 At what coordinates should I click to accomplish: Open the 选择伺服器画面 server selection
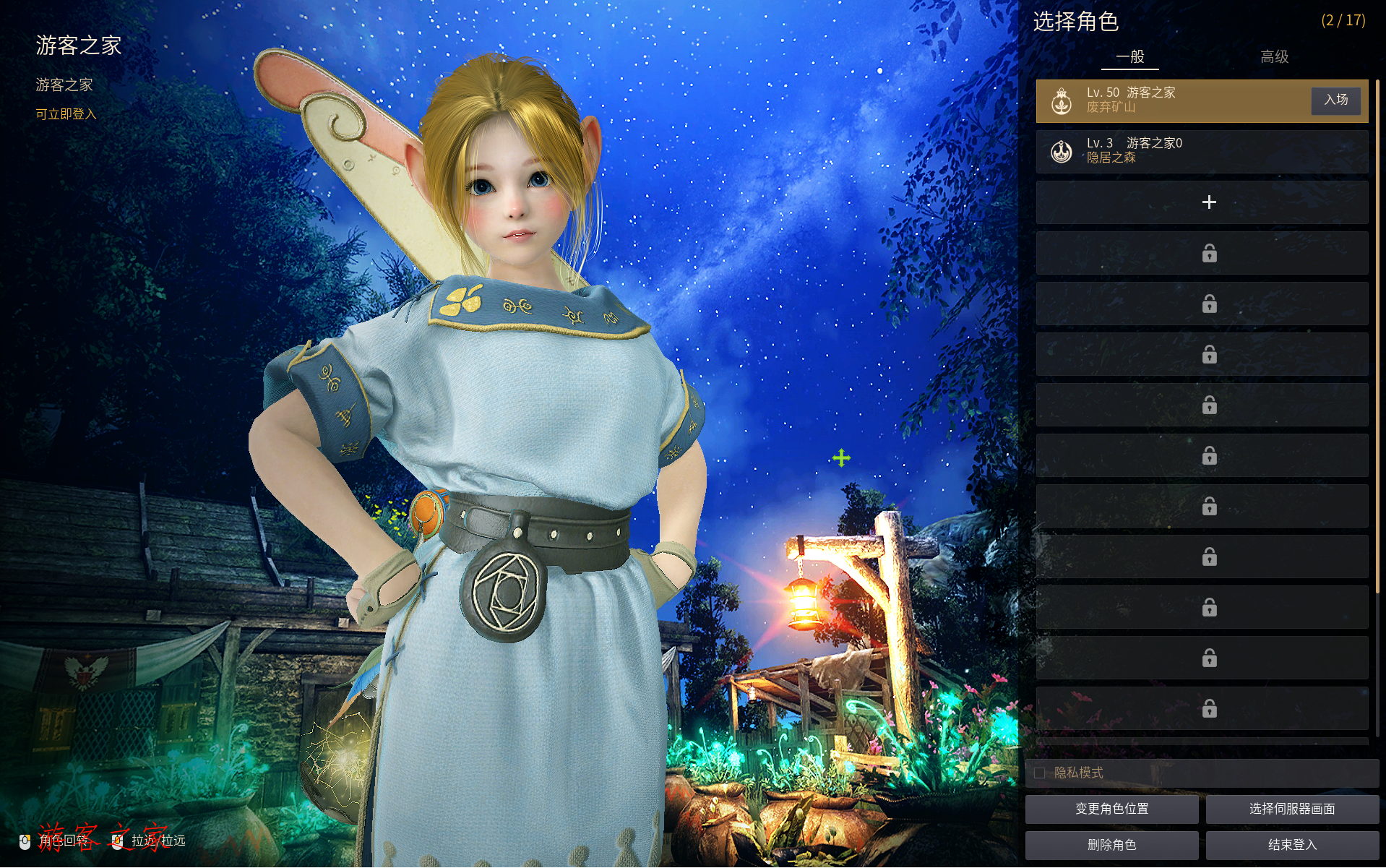pos(1292,809)
